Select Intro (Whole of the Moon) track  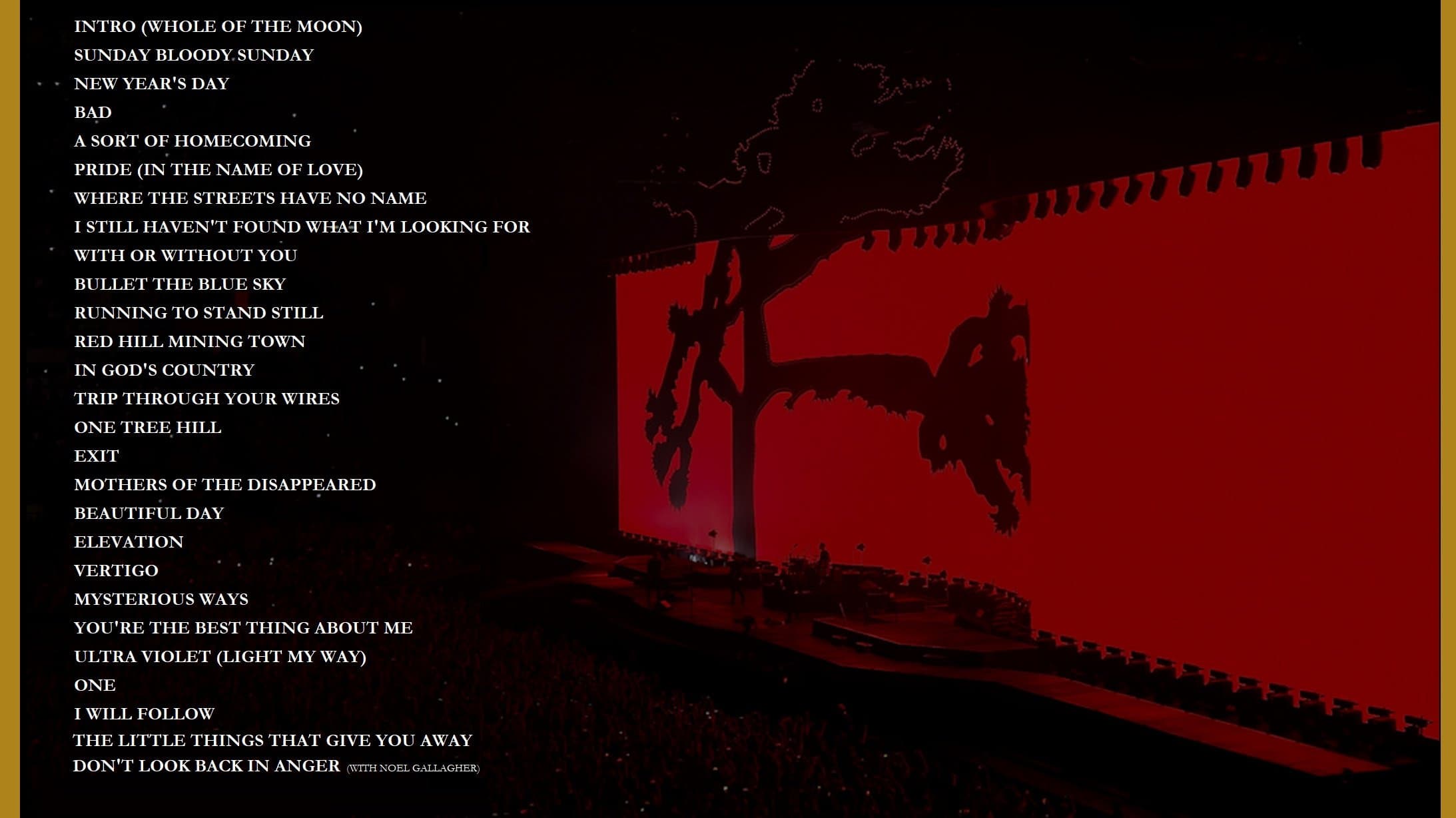218,27
